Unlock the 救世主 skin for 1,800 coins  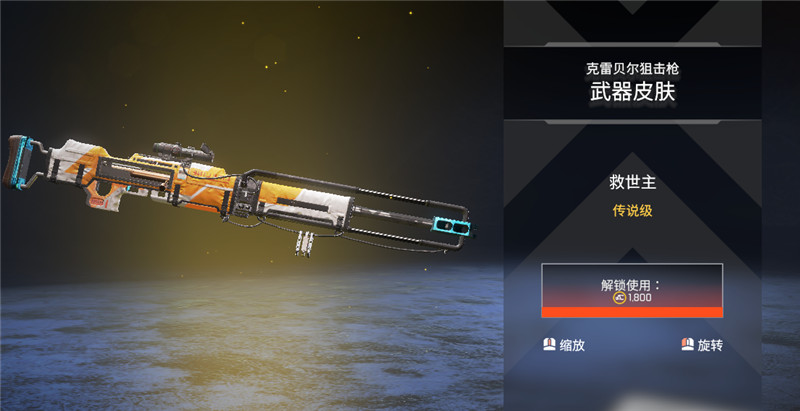click(631, 291)
